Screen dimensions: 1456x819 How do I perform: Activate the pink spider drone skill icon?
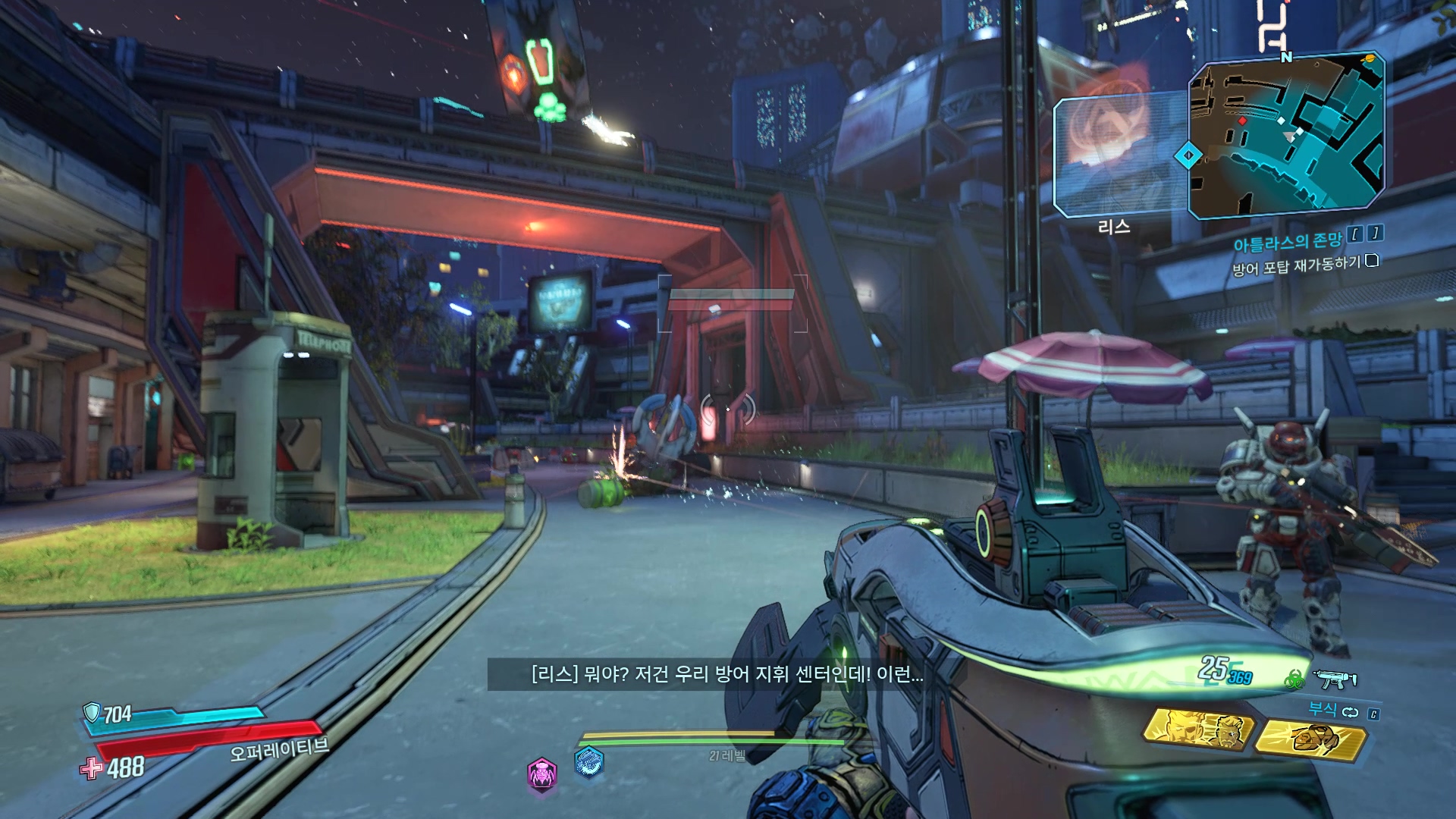pyautogui.click(x=542, y=774)
